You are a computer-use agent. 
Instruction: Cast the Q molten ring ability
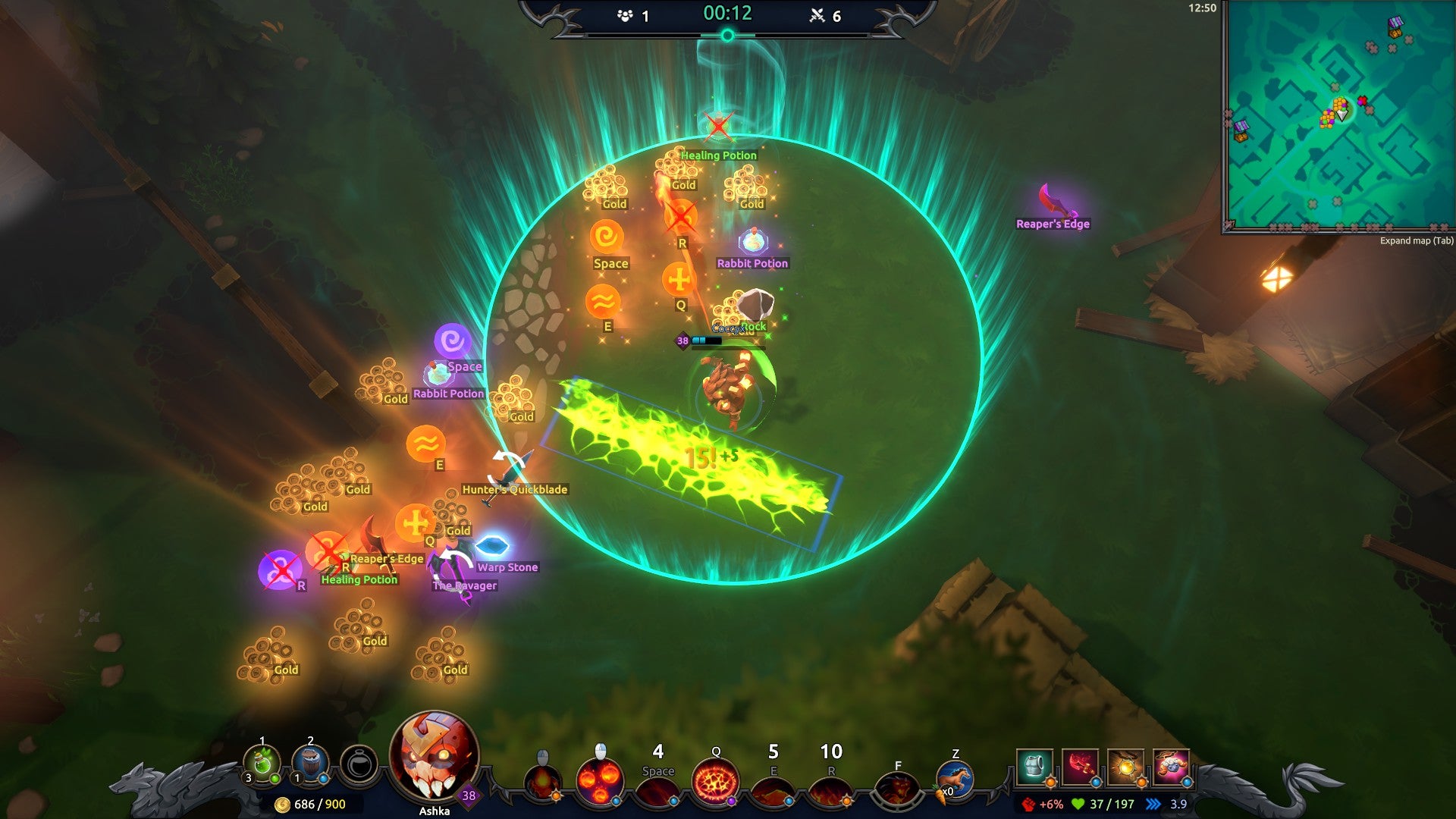click(x=714, y=783)
